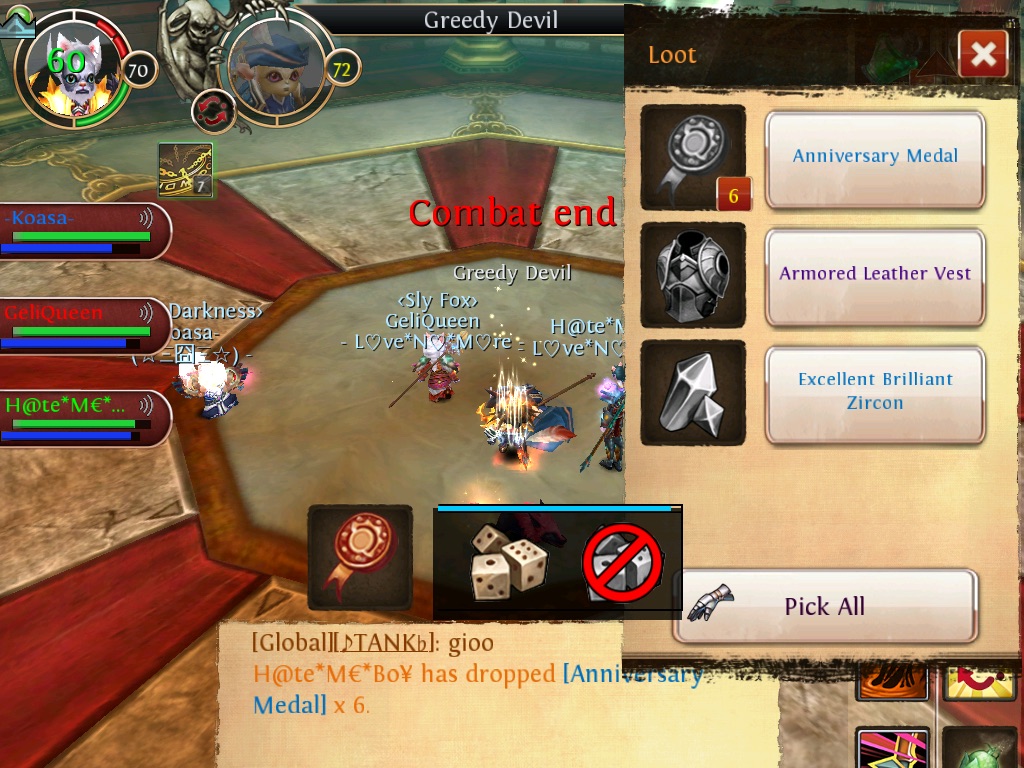The height and width of the screenshot is (768, 1024).
Task: Inspect the Armored Leather Vest icon
Action: tap(692, 275)
